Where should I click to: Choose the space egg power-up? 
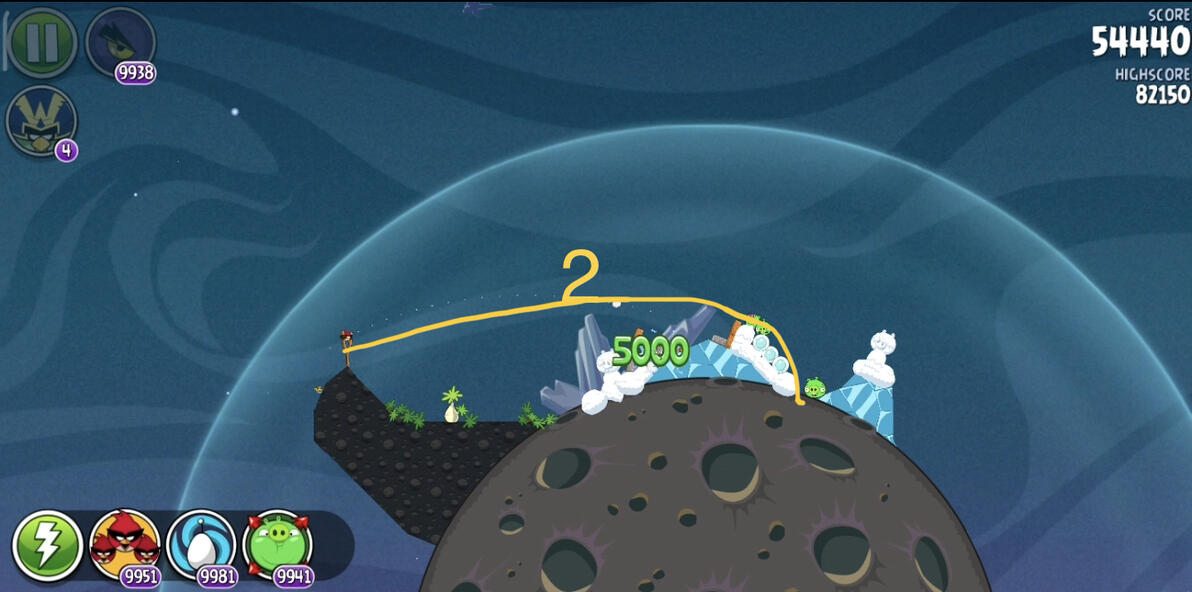201,546
